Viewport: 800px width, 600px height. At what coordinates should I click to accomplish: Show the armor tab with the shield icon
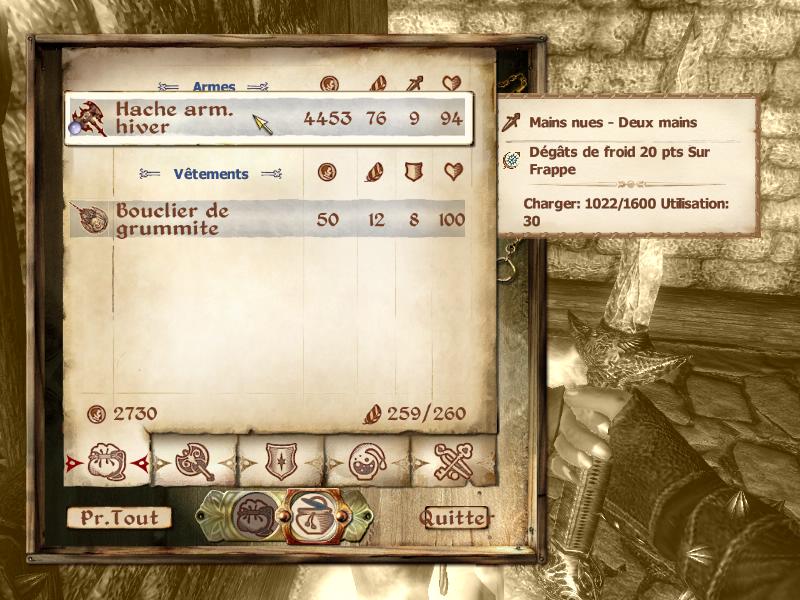point(280,462)
